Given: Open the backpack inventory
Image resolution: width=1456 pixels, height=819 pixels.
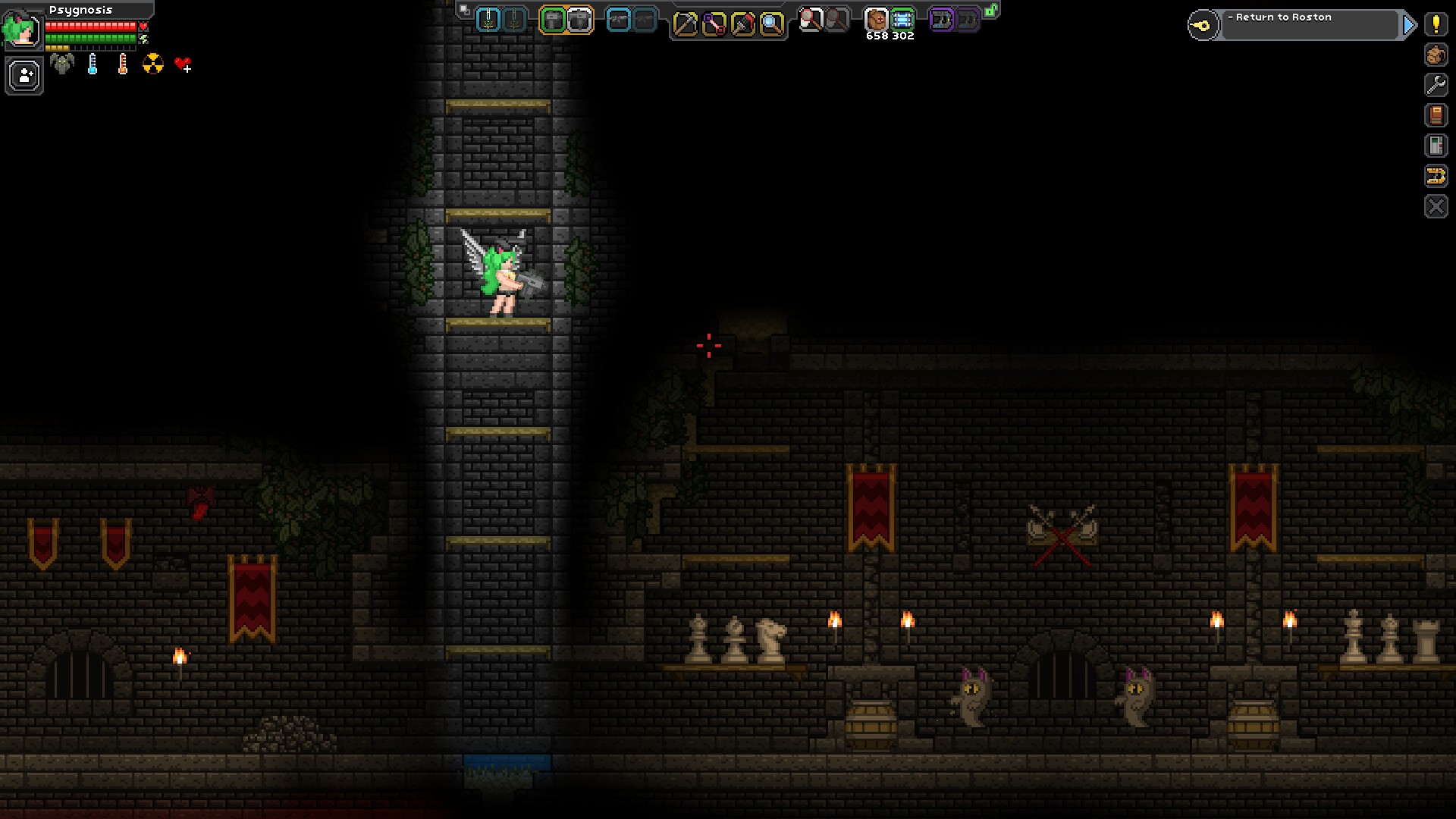Looking at the screenshot, I should pyautogui.click(x=1436, y=55).
